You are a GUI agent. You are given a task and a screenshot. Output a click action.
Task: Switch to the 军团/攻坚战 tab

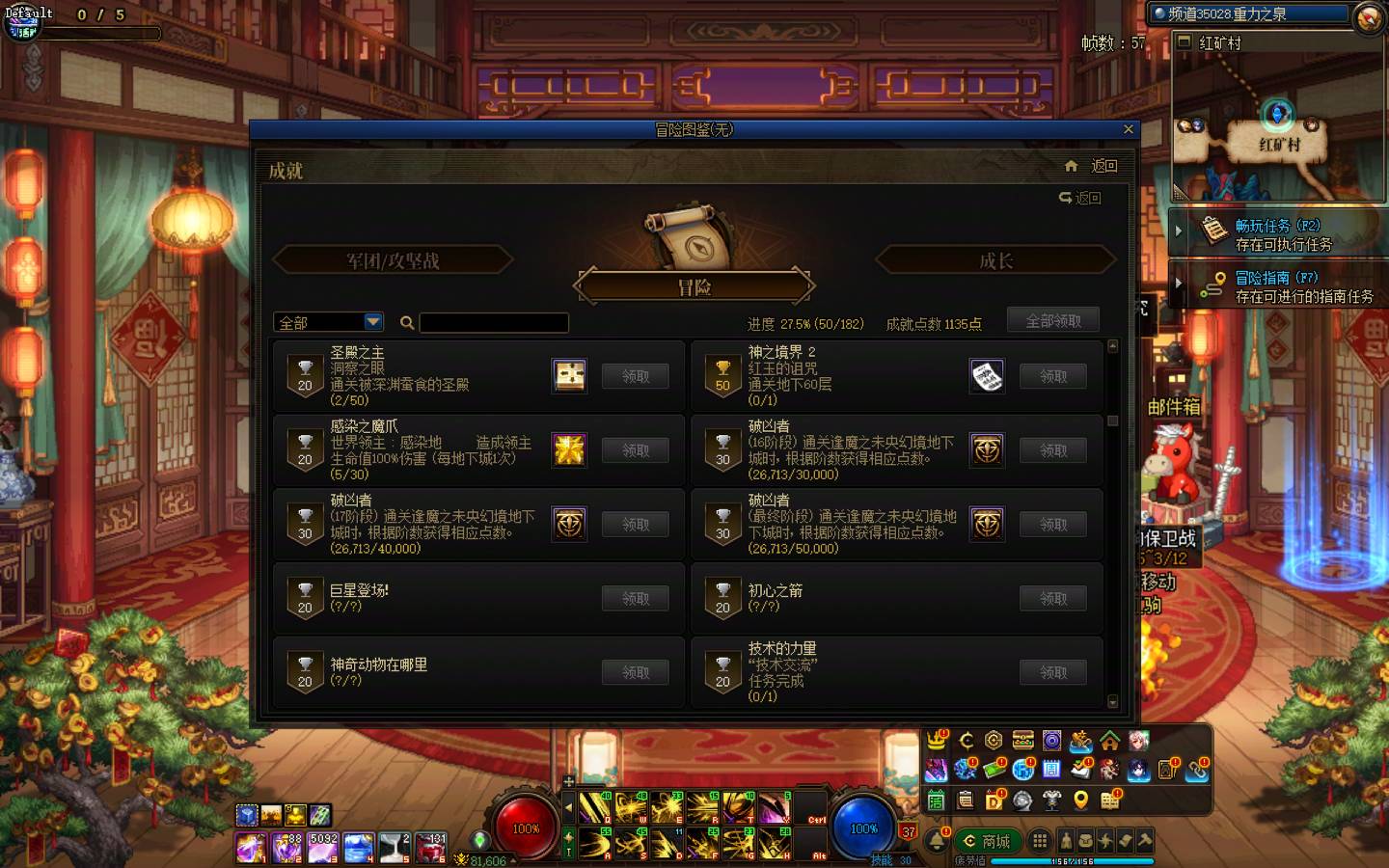(x=392, y=259)
